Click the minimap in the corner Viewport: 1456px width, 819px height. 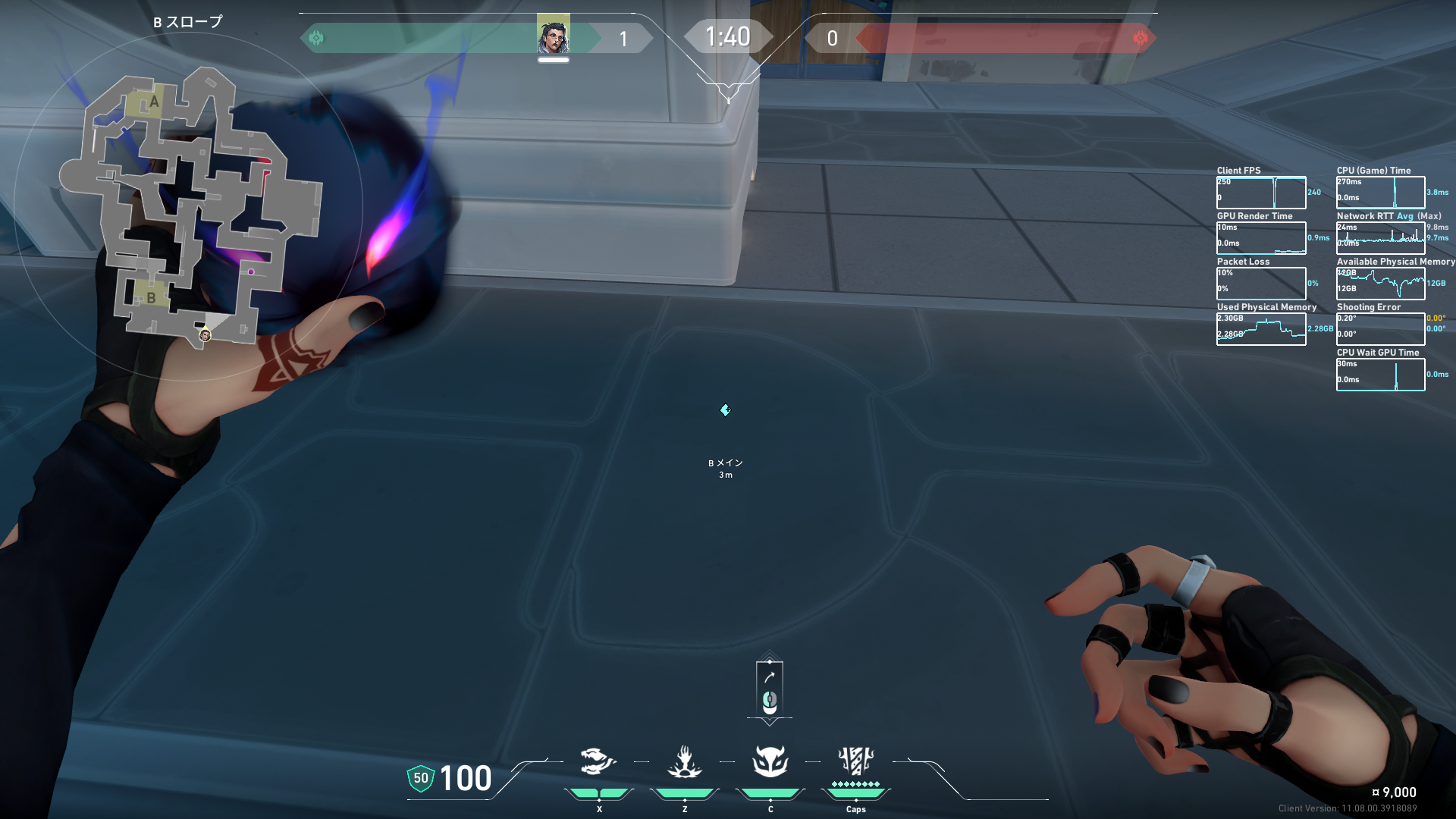[190, 205]
